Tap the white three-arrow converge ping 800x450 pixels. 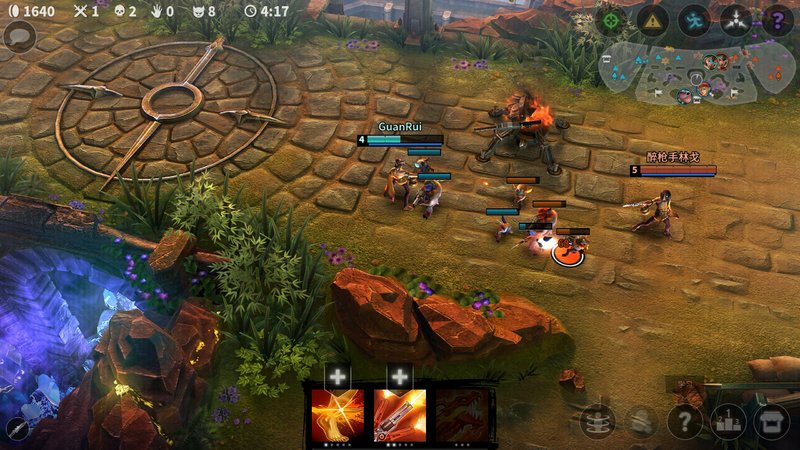coord(736,20)
